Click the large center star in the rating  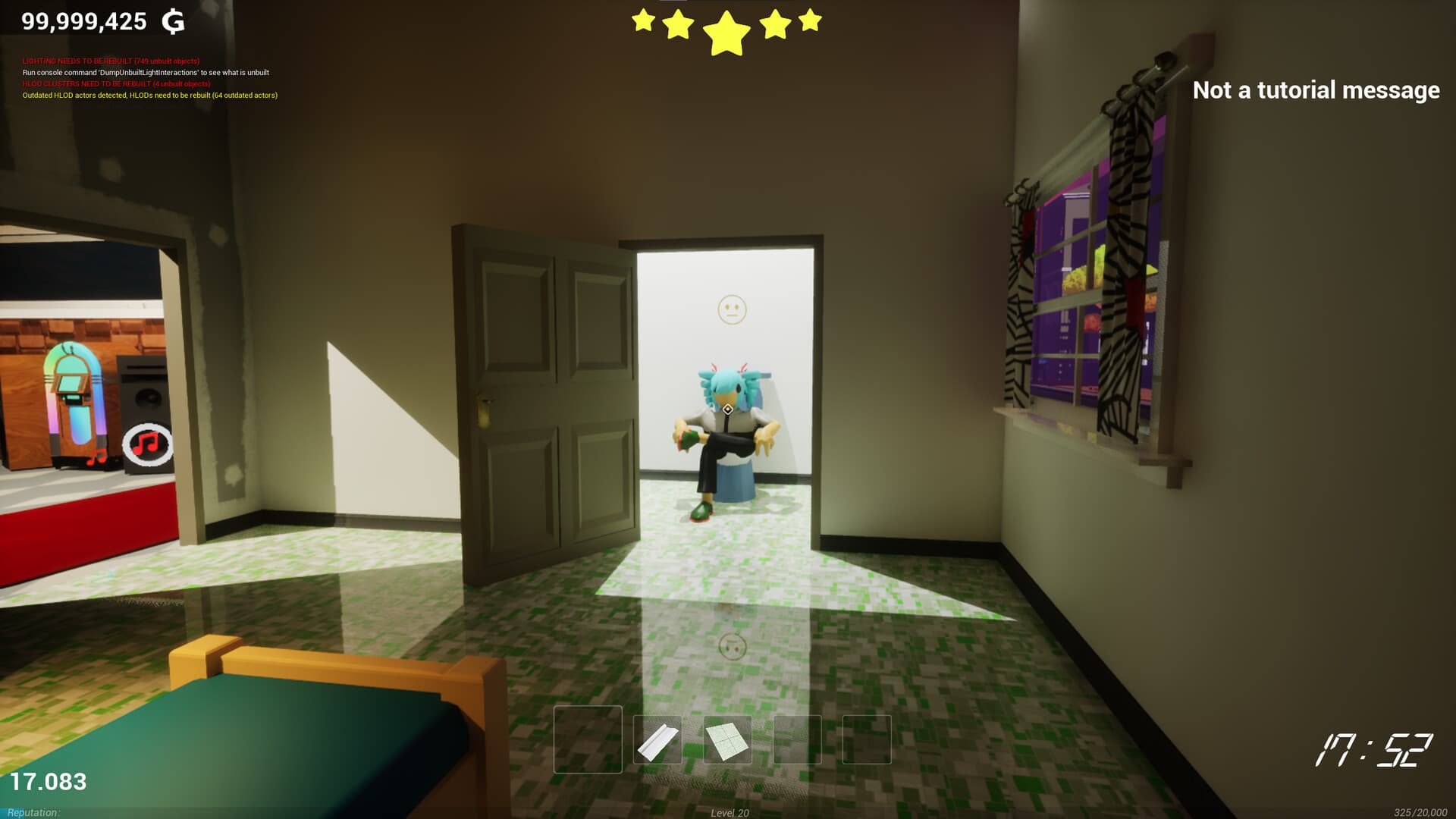click(x=726, y=32)
